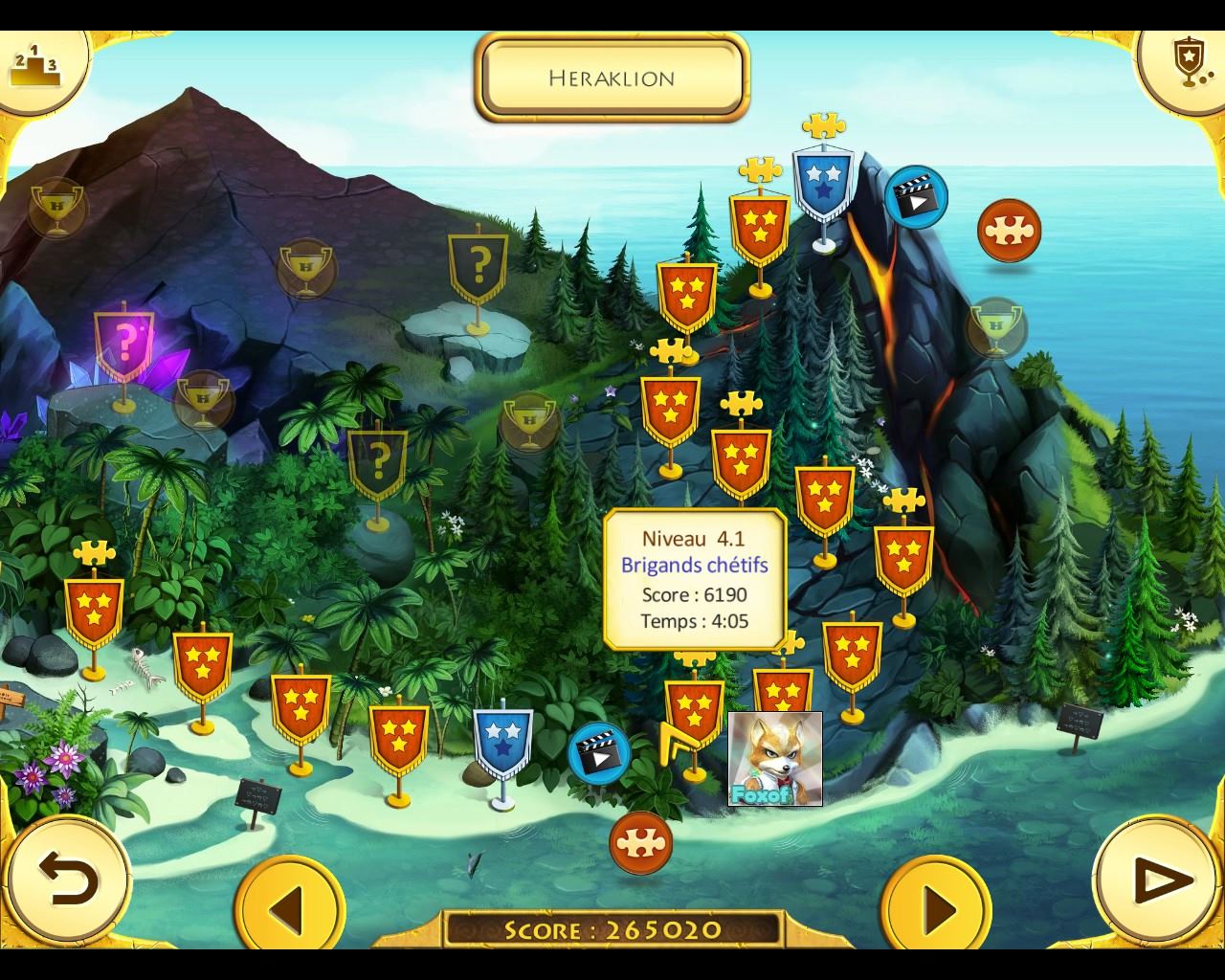Select the glowing purple question mark flag

[x=124, y=343]
